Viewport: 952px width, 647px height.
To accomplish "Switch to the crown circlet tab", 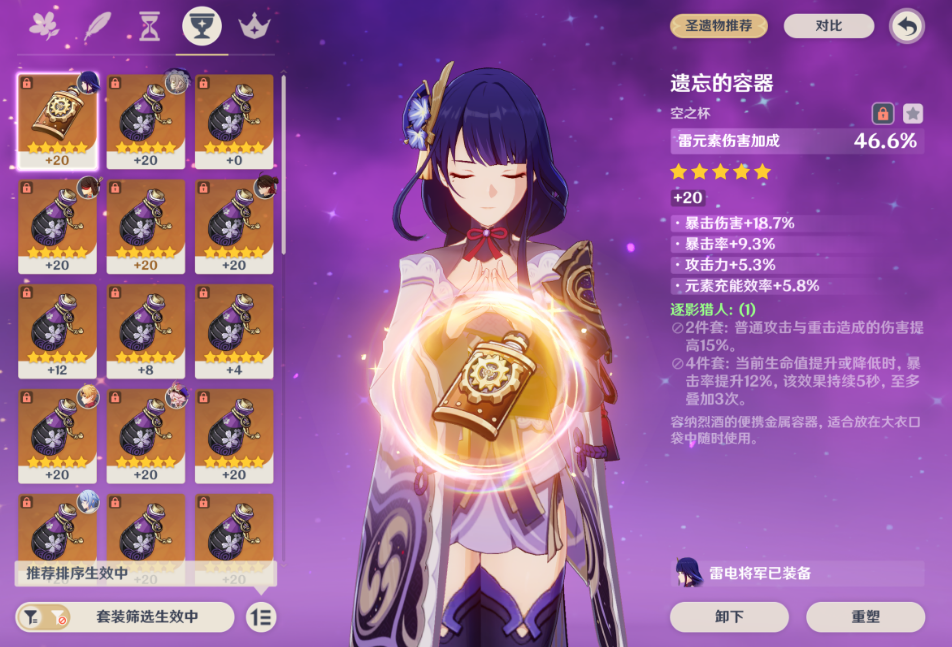I will [x=256, y=26].
